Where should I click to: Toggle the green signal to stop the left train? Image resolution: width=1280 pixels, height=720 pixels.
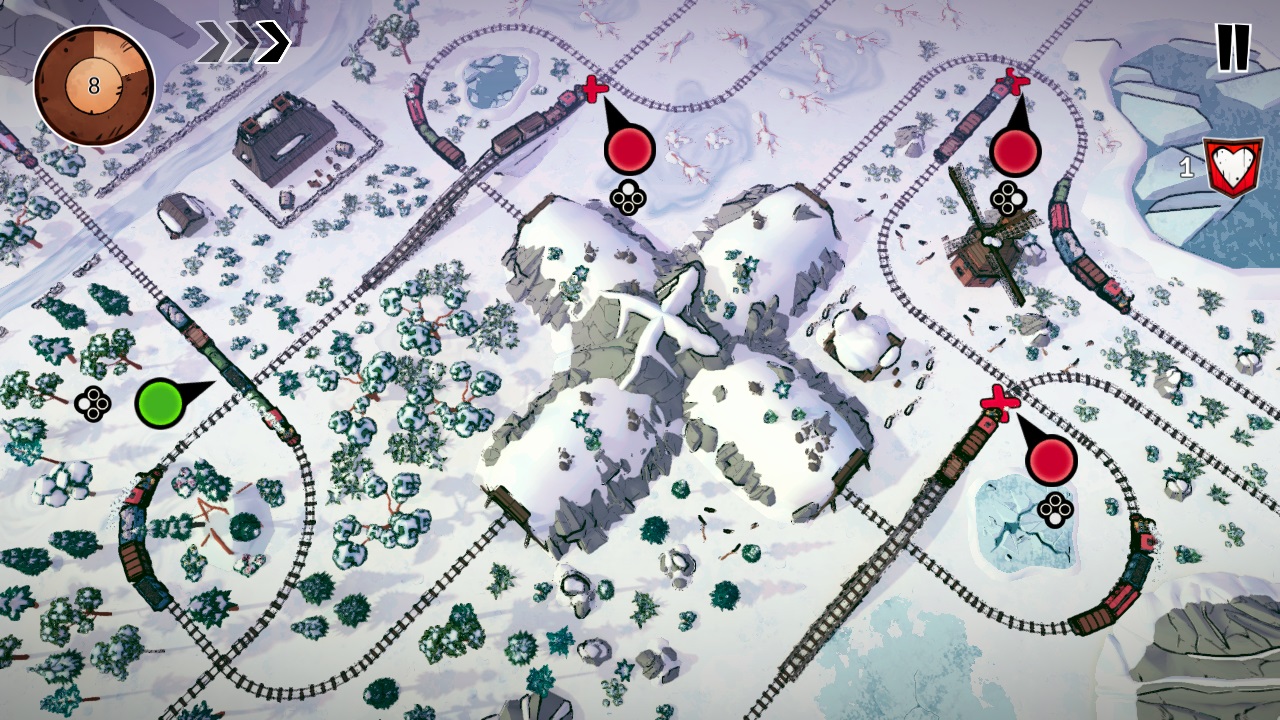(x=160, y=404)
